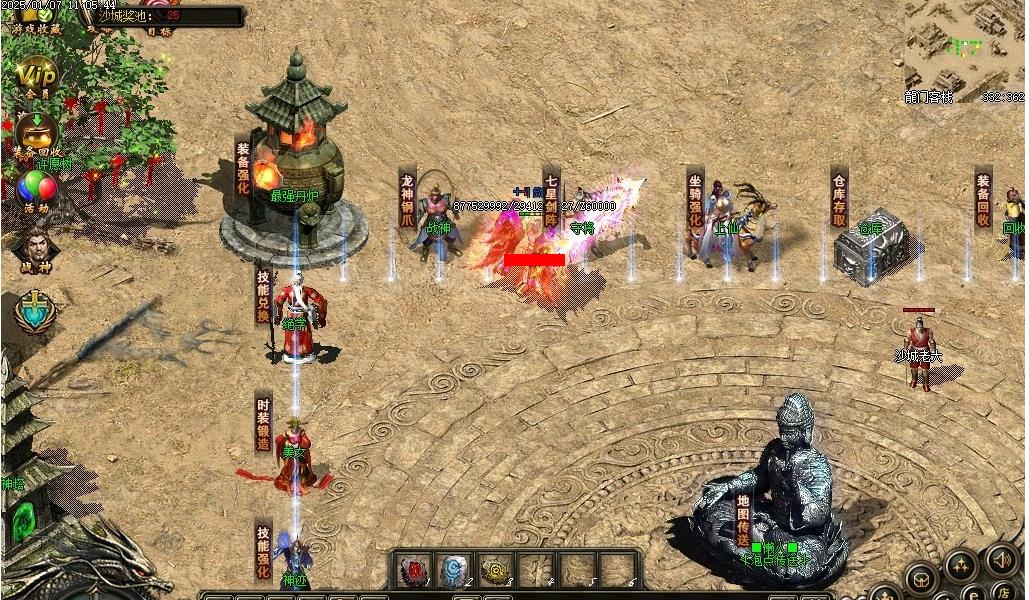Click the round sparkle stars button
The height and width of the screenshot is (600, 1029).
pos(960,566)
